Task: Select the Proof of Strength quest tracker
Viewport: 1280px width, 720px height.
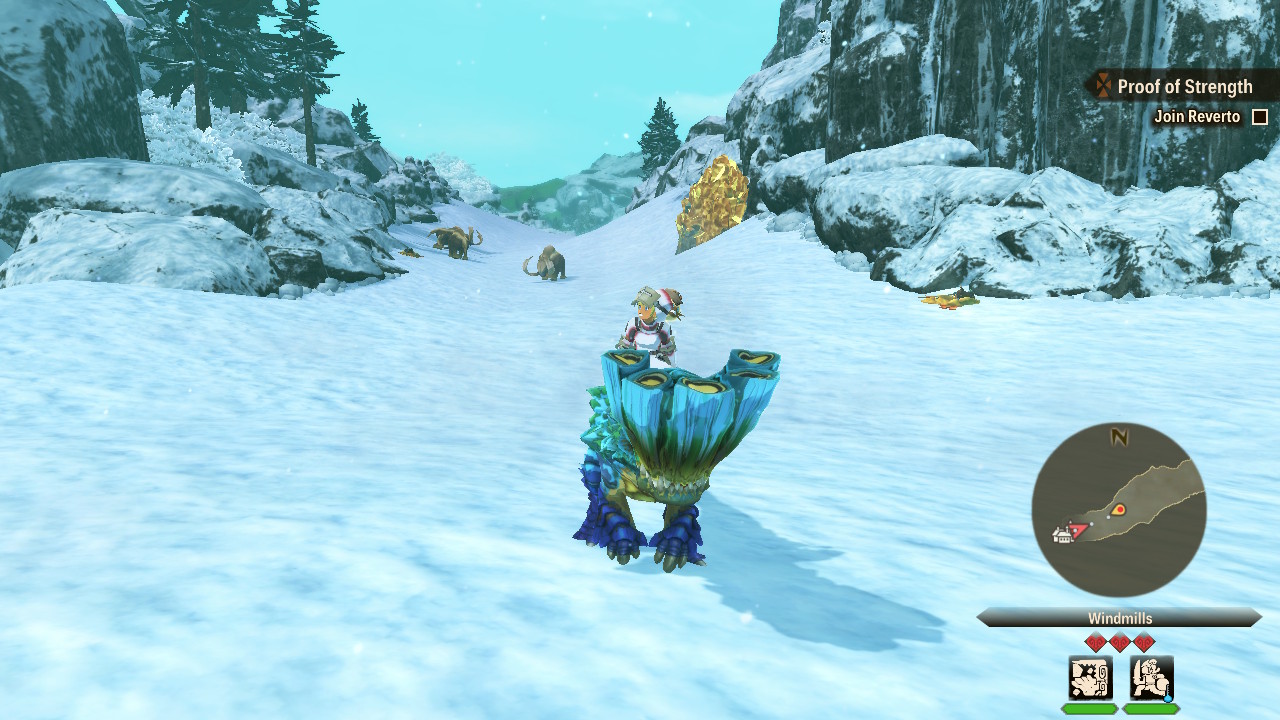Action: point(1173,87)
